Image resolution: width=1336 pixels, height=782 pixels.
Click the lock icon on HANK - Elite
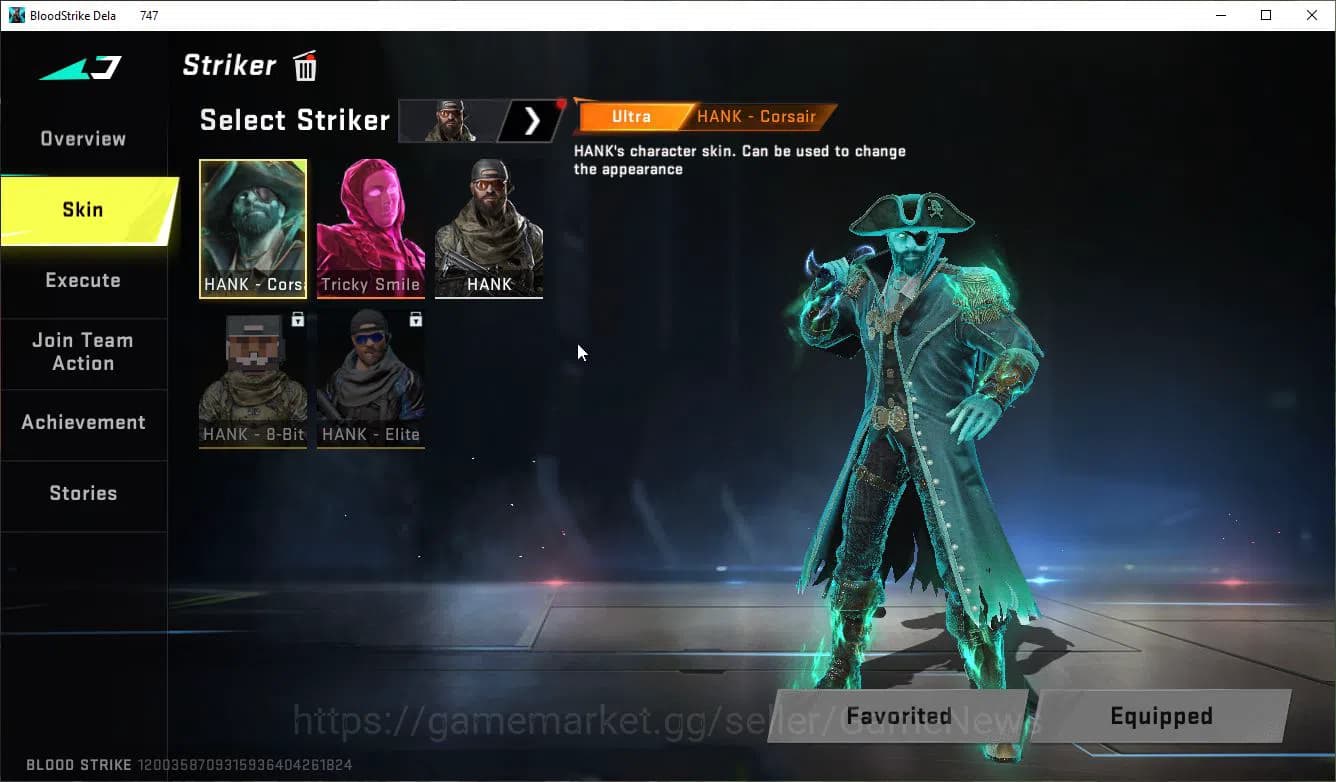click(x=416, y=319)
